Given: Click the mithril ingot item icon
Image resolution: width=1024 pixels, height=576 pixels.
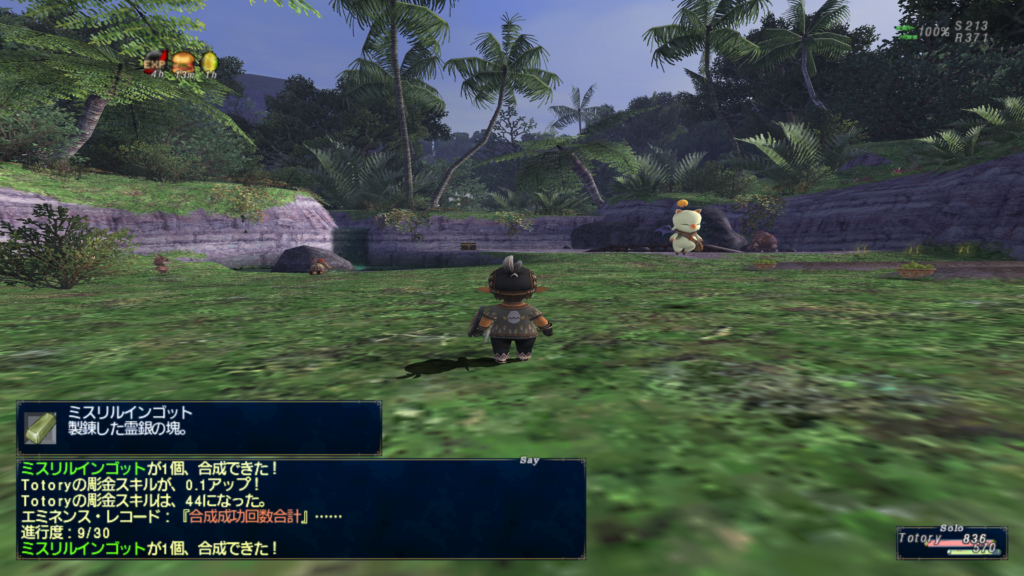Looking at the screenshot, I should pos(41,428).
